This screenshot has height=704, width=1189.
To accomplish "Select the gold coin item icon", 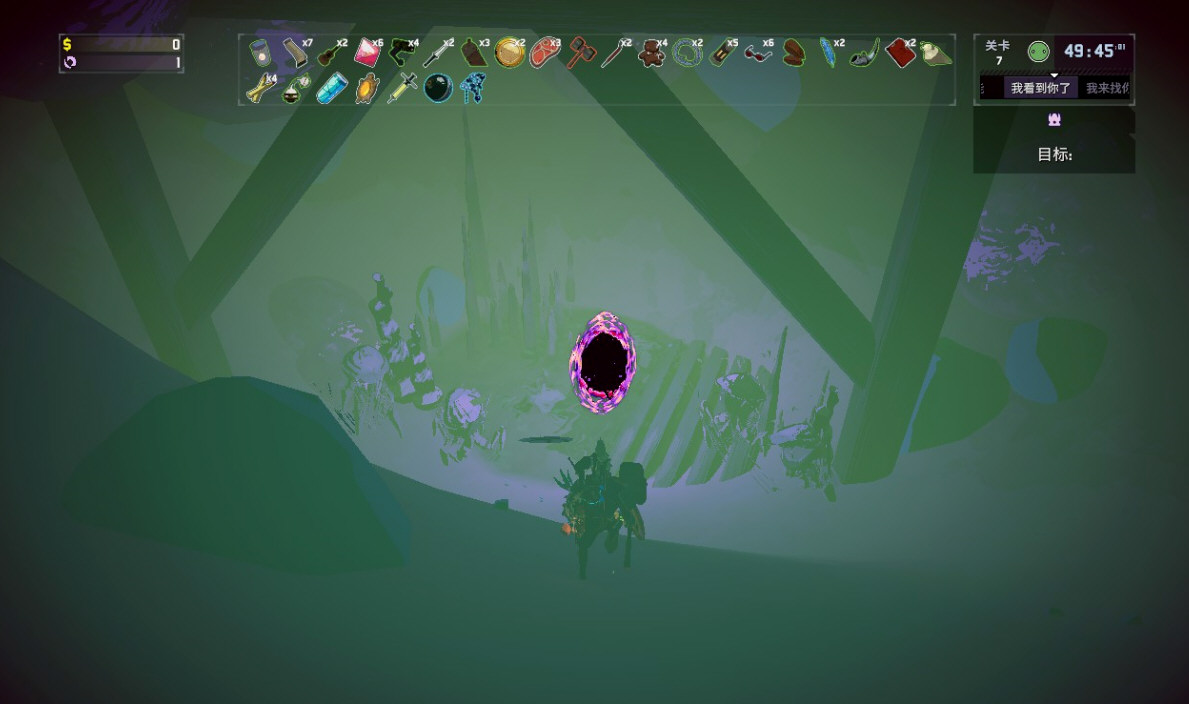I will 509,52.
